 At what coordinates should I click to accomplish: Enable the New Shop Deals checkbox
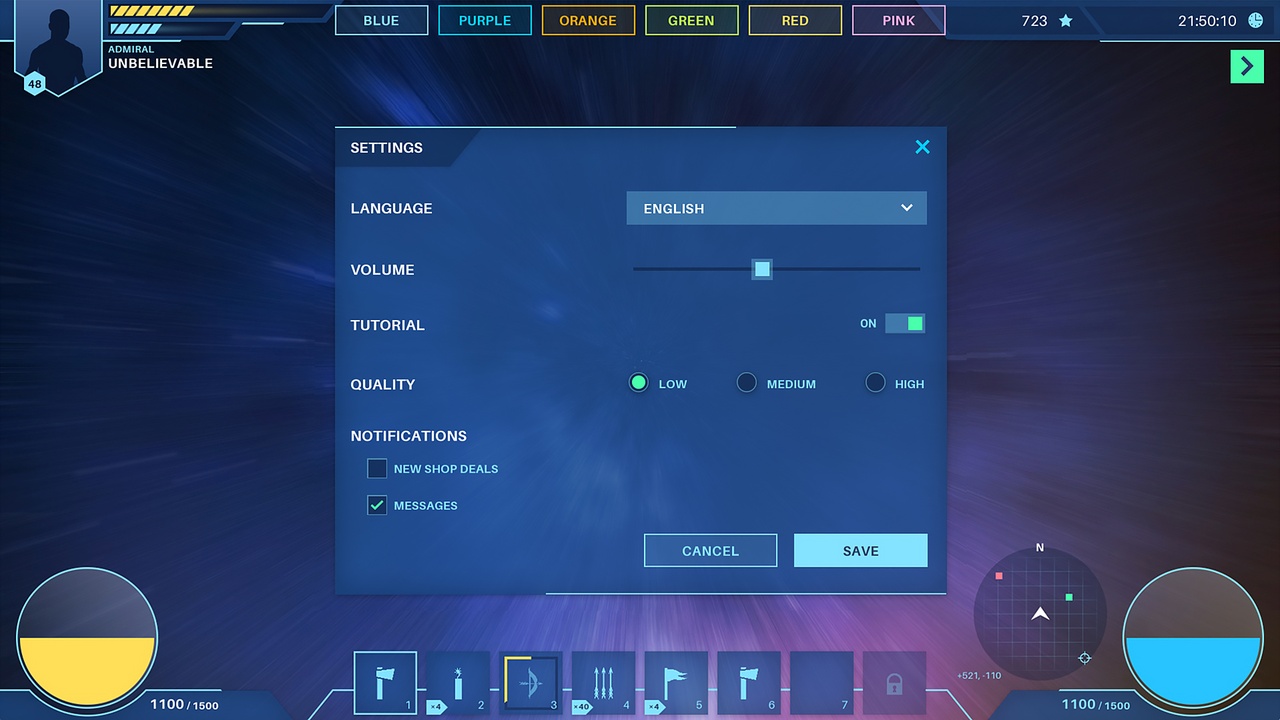coord(377,468)
